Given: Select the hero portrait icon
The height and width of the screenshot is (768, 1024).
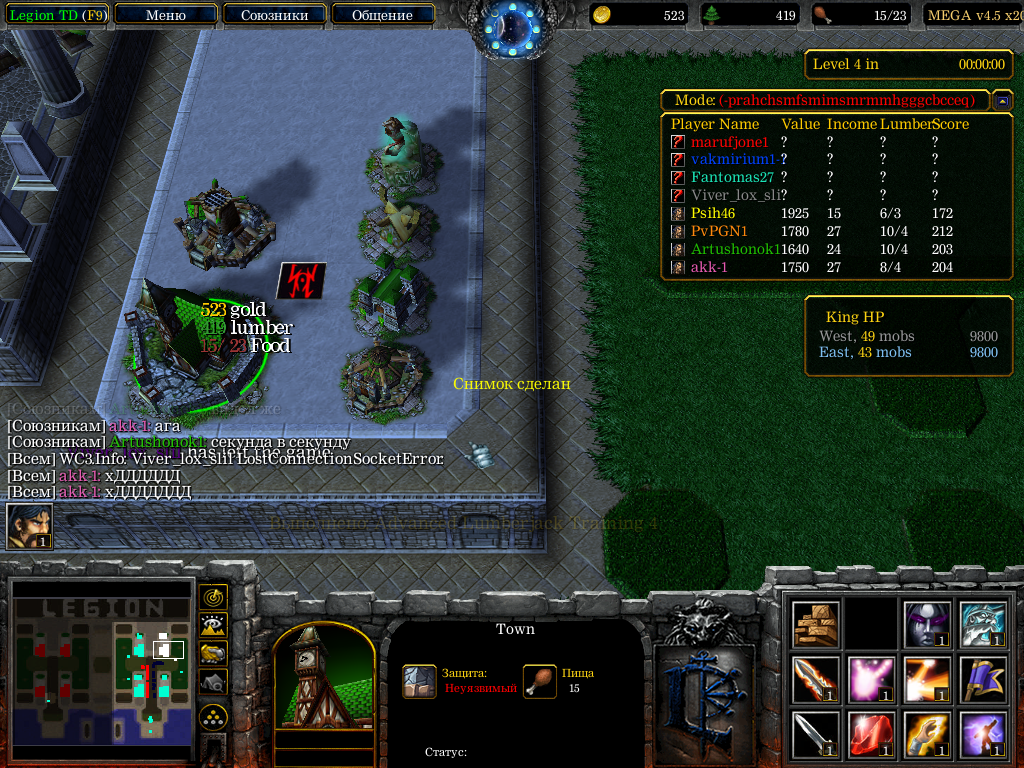Looking at the screenshot, I should (x=28, y=526).
